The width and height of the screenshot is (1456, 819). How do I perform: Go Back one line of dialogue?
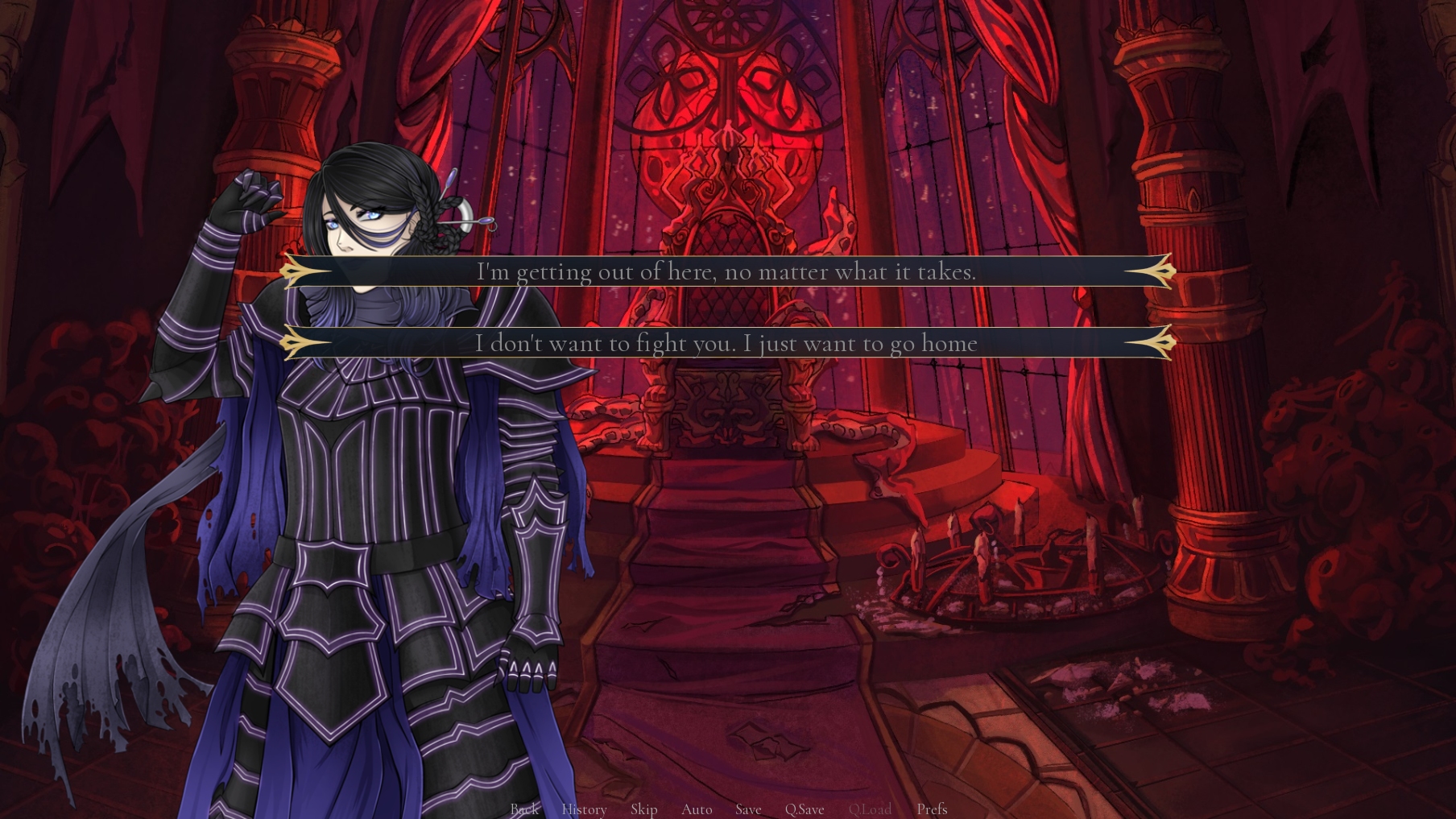524,809
